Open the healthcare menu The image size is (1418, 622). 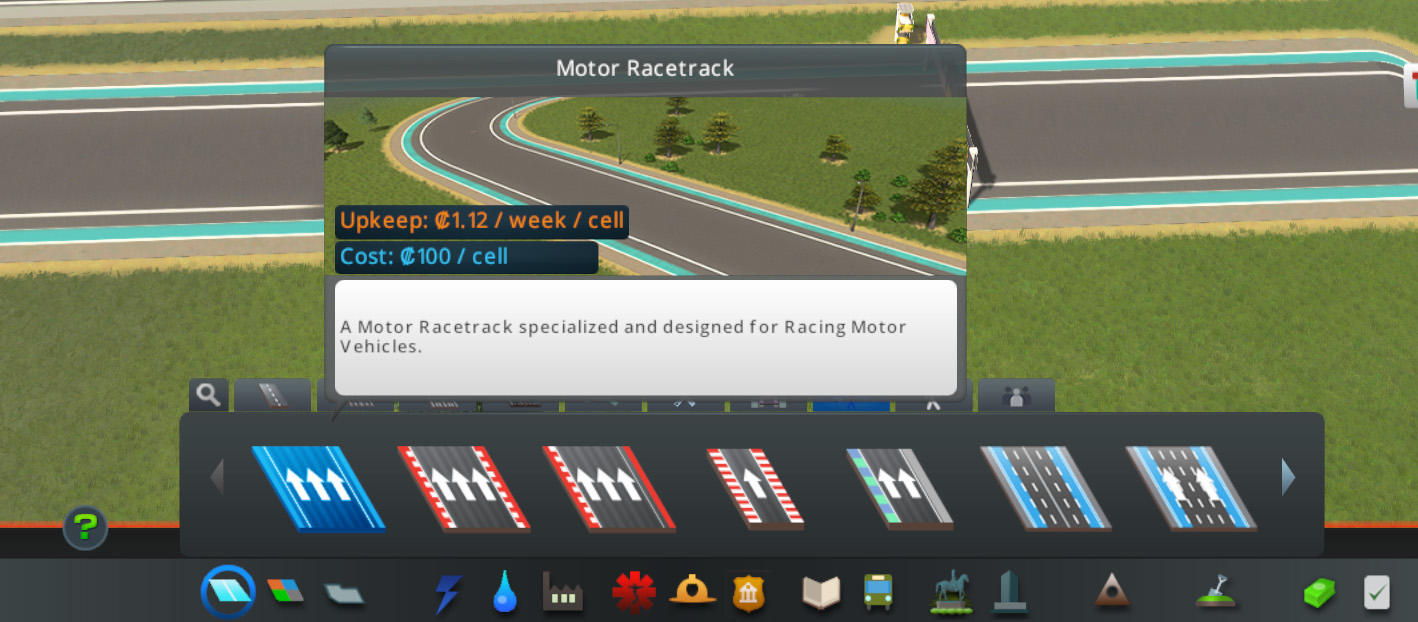click(633, 592)
